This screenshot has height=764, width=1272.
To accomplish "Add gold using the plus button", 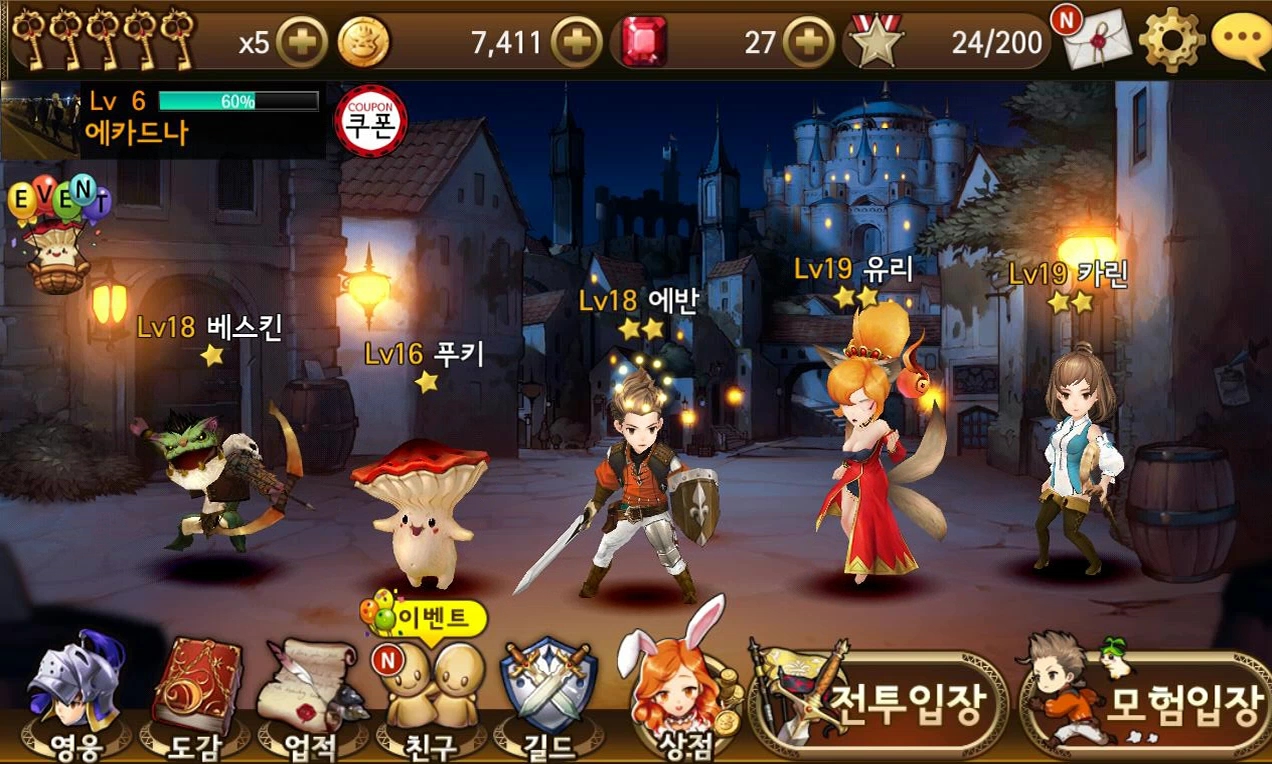I will pyautogui.click(x=577, y=43).
